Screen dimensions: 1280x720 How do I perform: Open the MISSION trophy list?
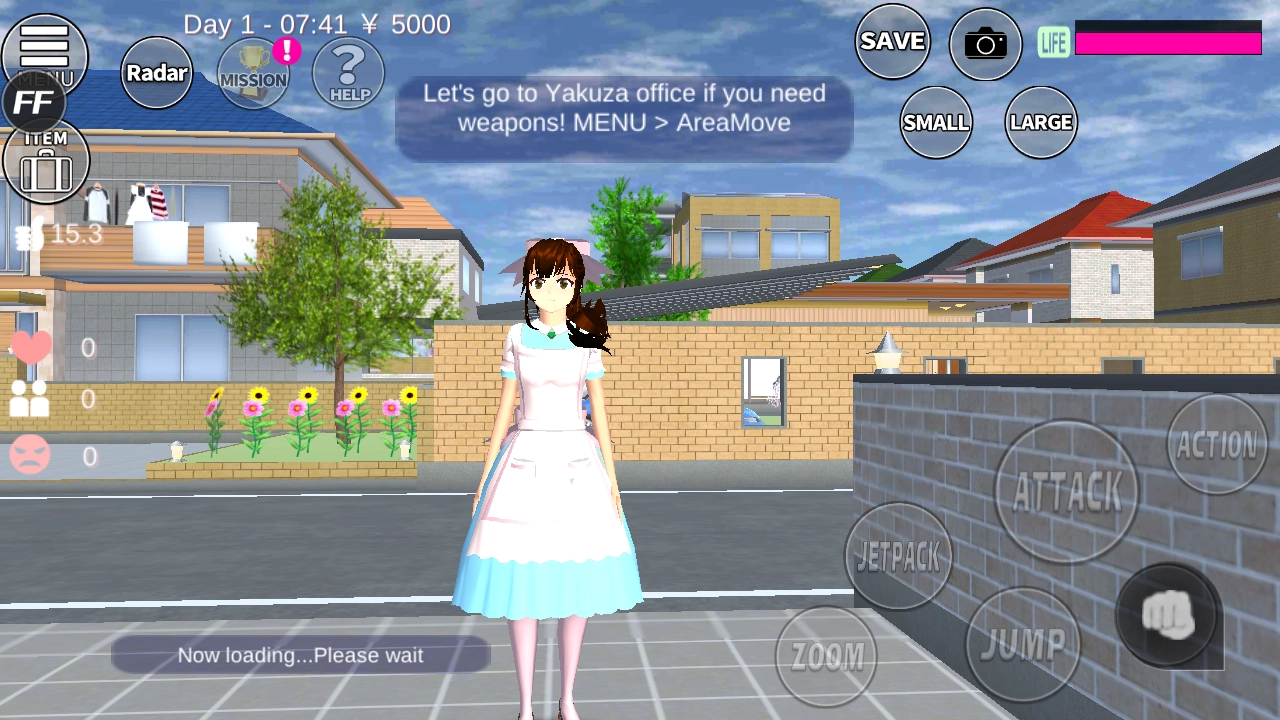click(x=253, y=73)
